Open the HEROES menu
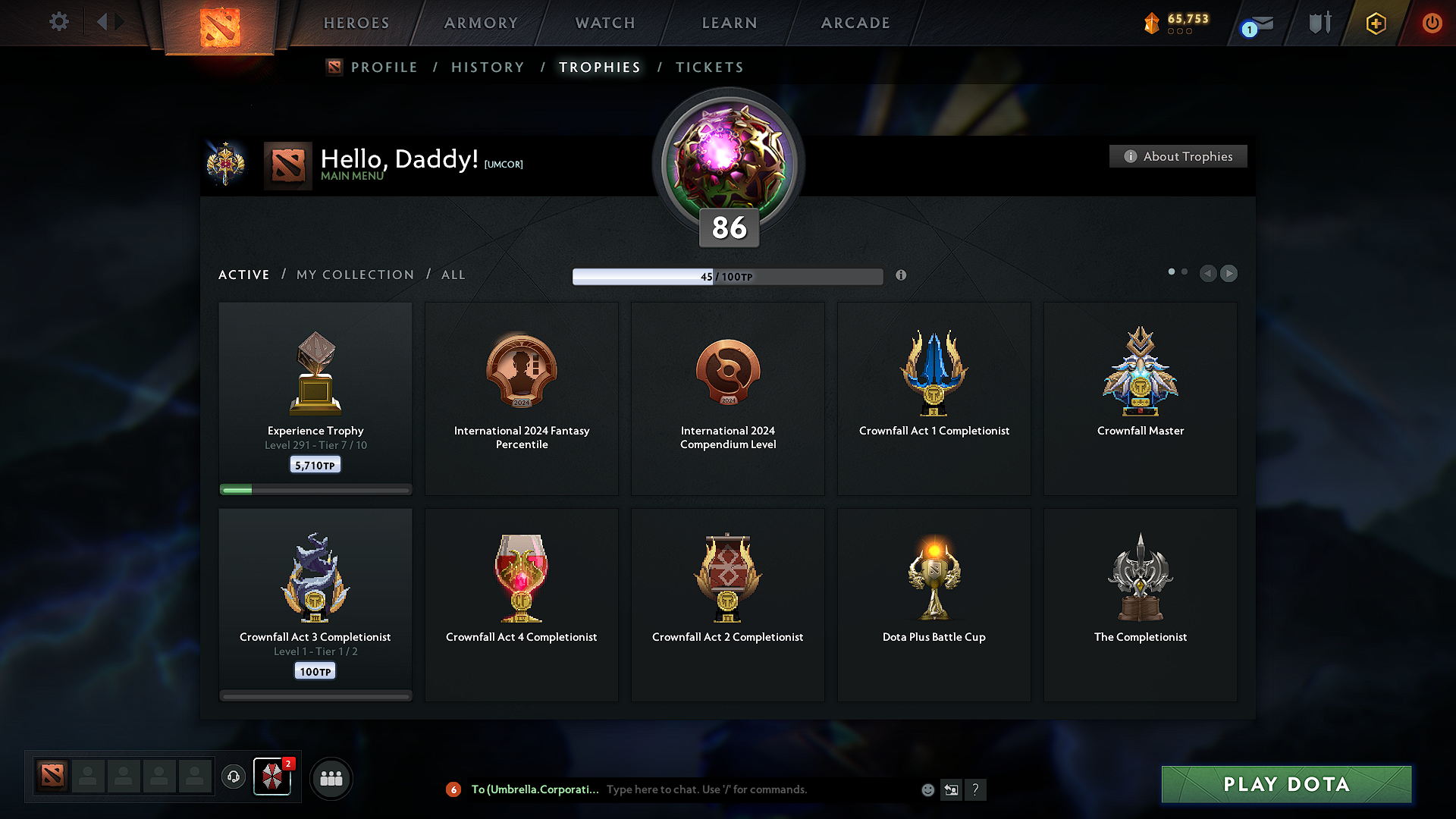1456x819 pixels. pyautogui.click(x=356, y=23)
